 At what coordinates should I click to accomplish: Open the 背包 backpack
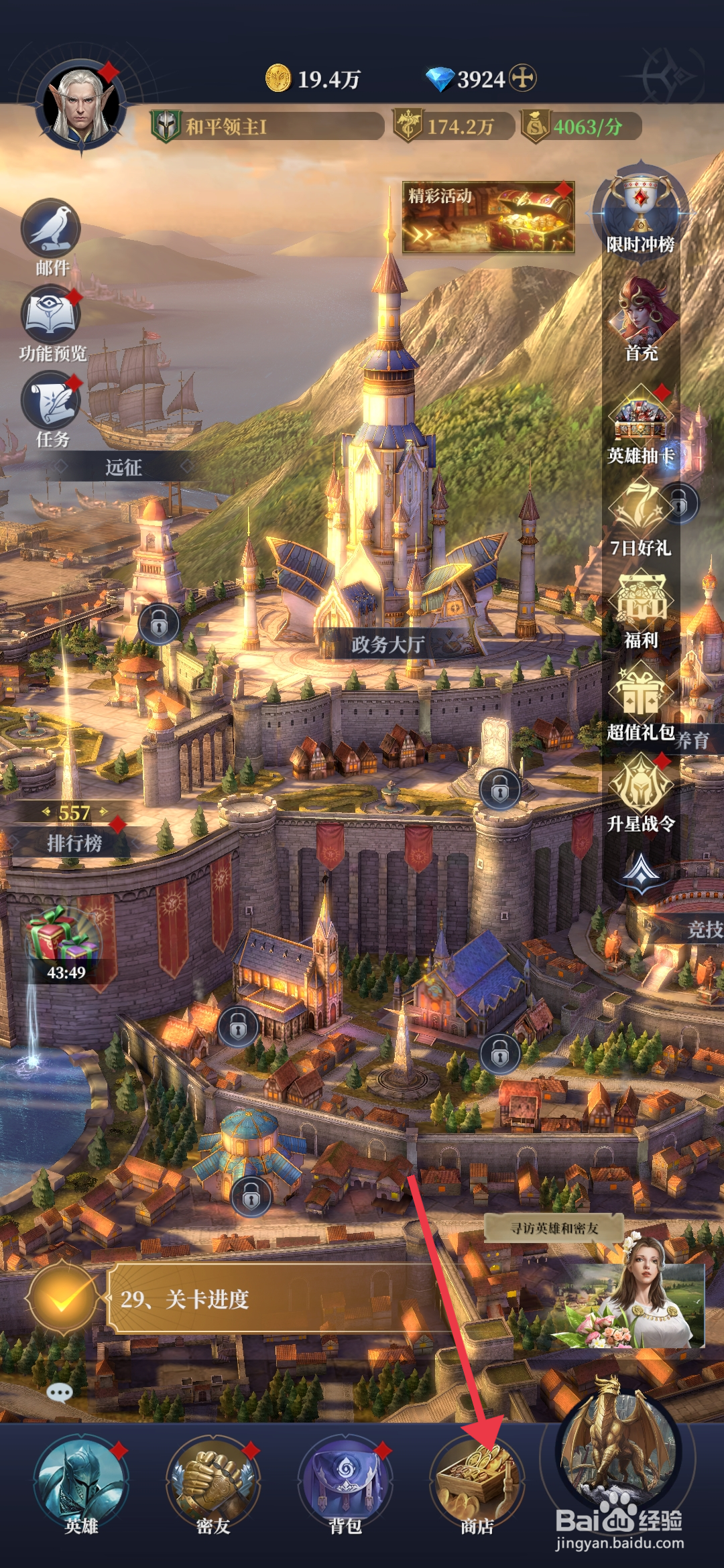(x=345, y=1482)
